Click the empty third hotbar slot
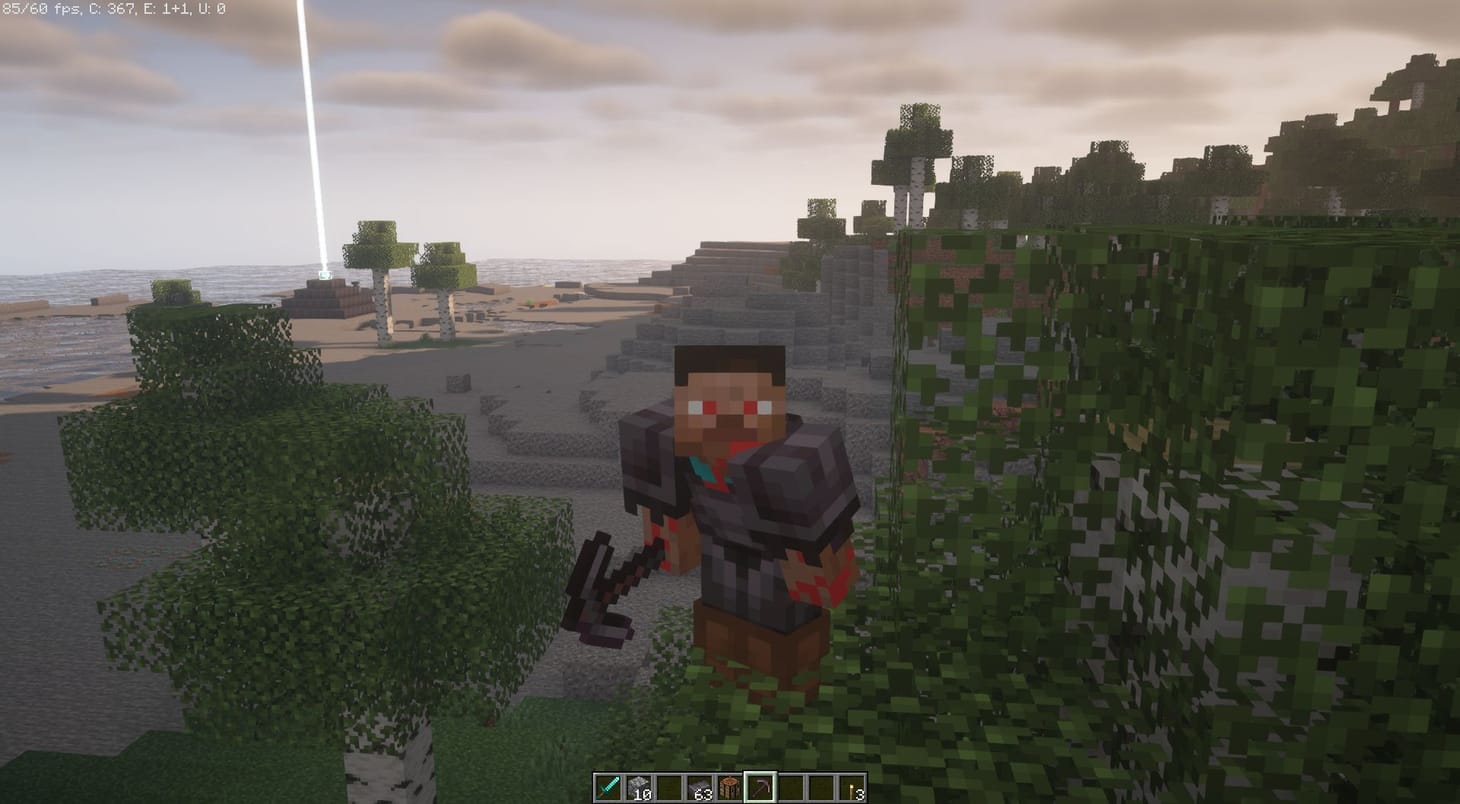The image size is (1460, 804). click(x=672, y=787)
